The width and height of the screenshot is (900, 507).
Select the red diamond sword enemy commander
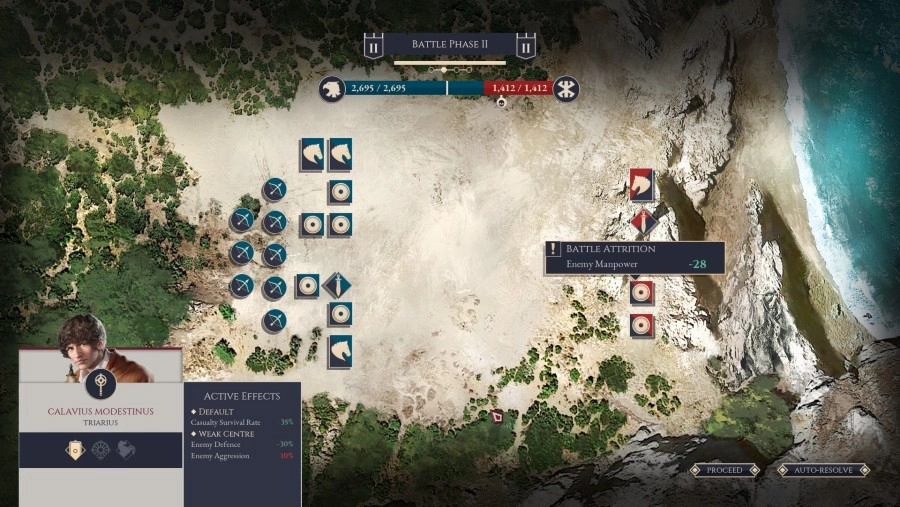click(x=642, y=222)
